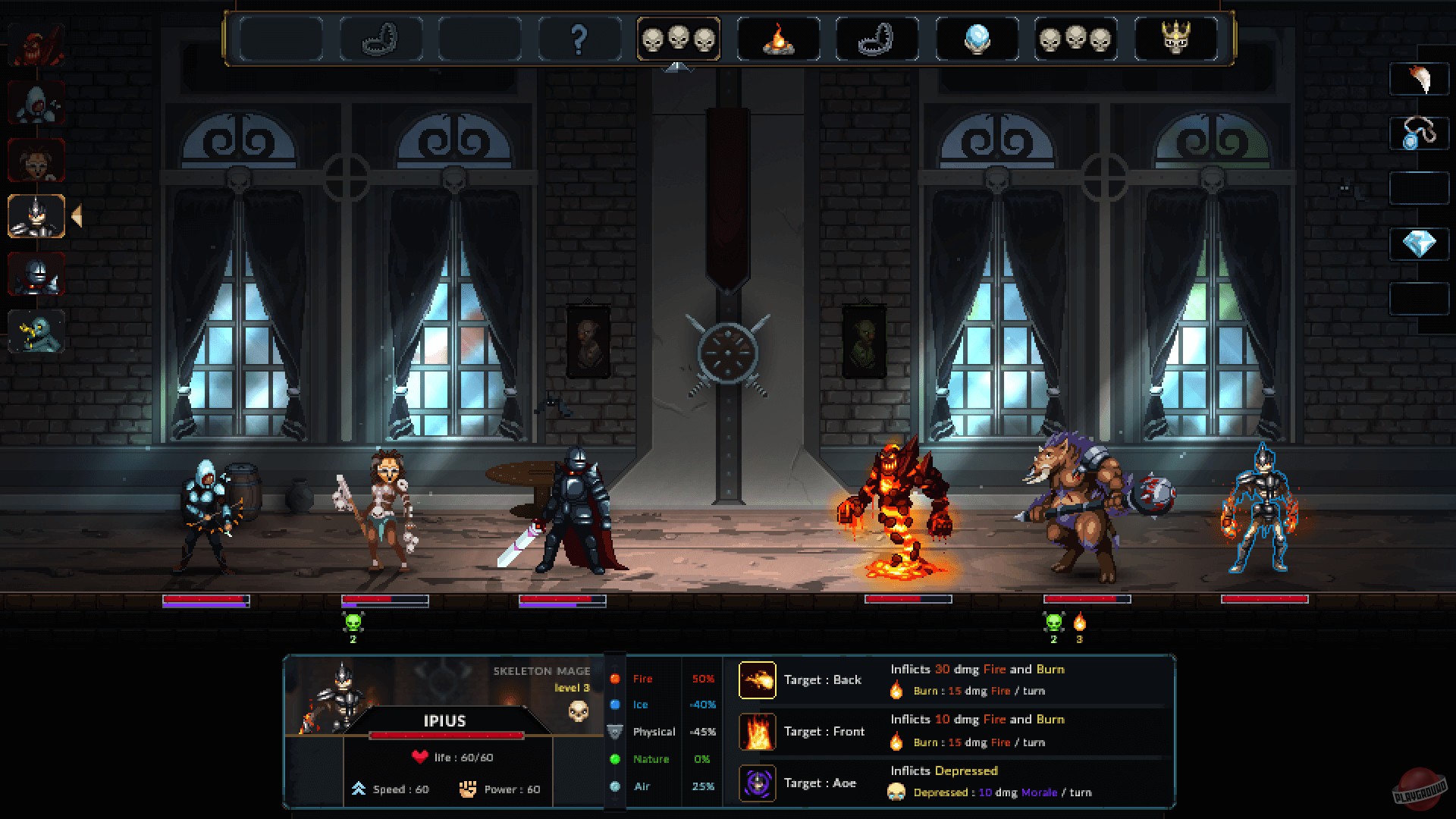The width and height of the screenshot is (1456, 819).
Task: Select the triple-skulls highlighted turn slot
Action: click(679, 39)
